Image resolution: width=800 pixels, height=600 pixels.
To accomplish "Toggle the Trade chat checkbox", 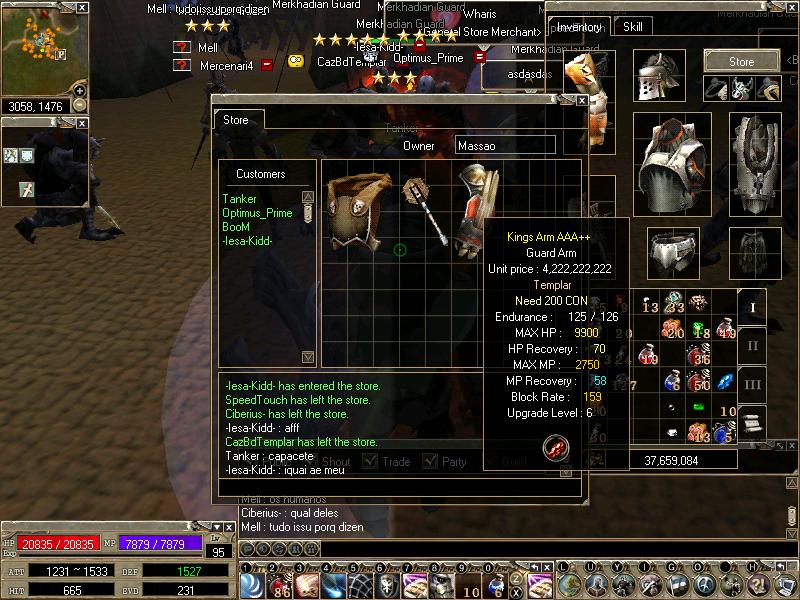I will click(370, 461).
